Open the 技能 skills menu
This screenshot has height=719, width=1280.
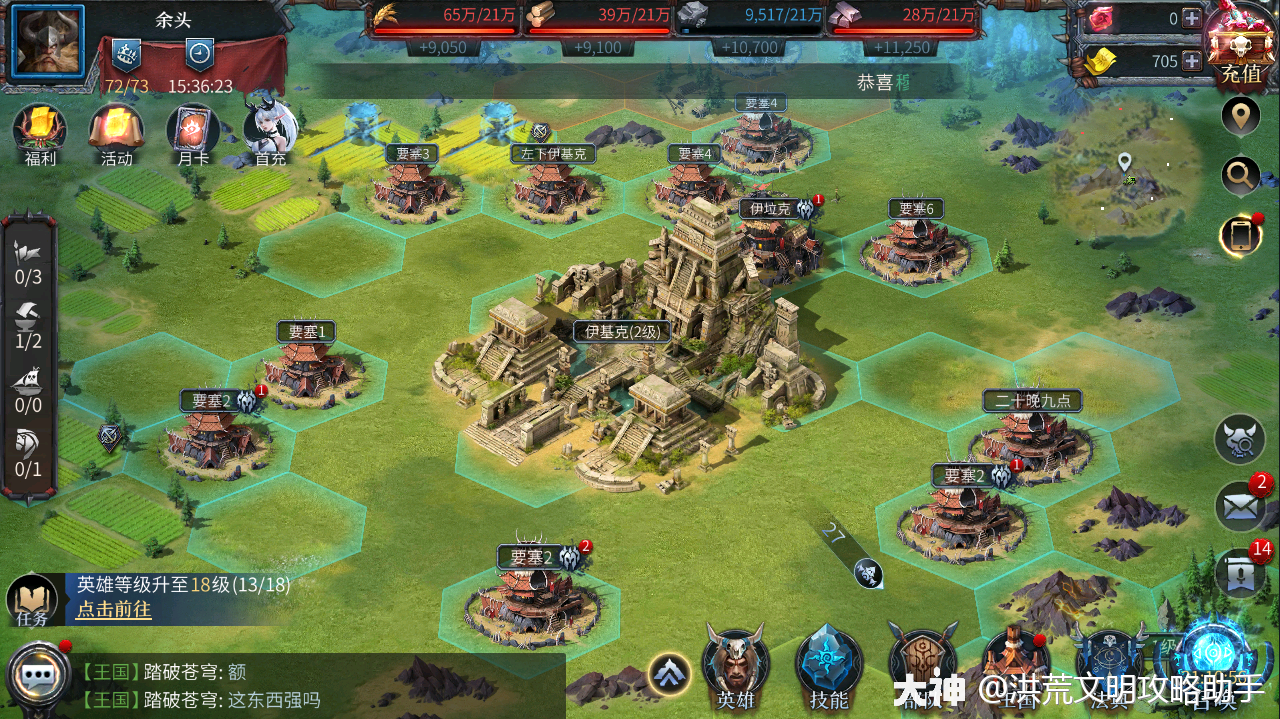pyautogui.click(x=829, y=663)
